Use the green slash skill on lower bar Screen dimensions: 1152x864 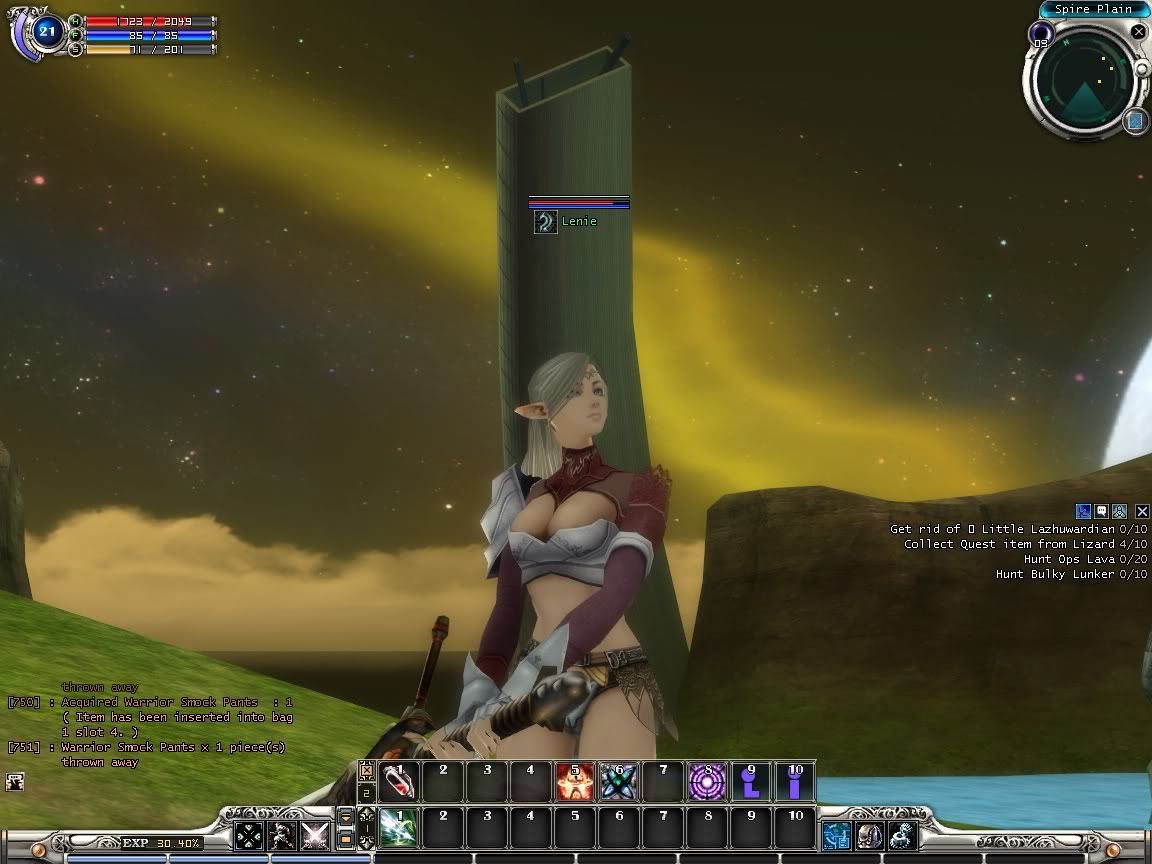click(x=399, y=829)
